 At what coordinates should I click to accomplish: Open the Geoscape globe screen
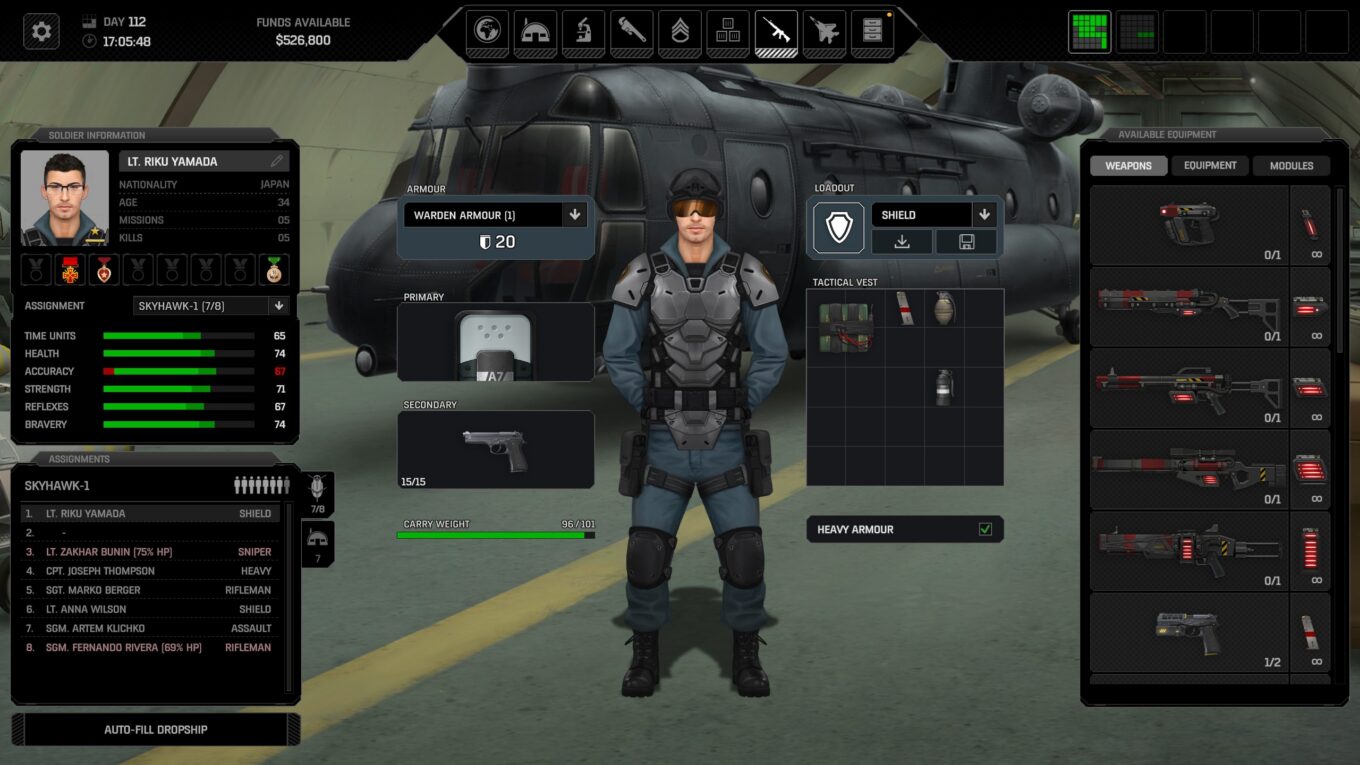[x=487, y=31]
